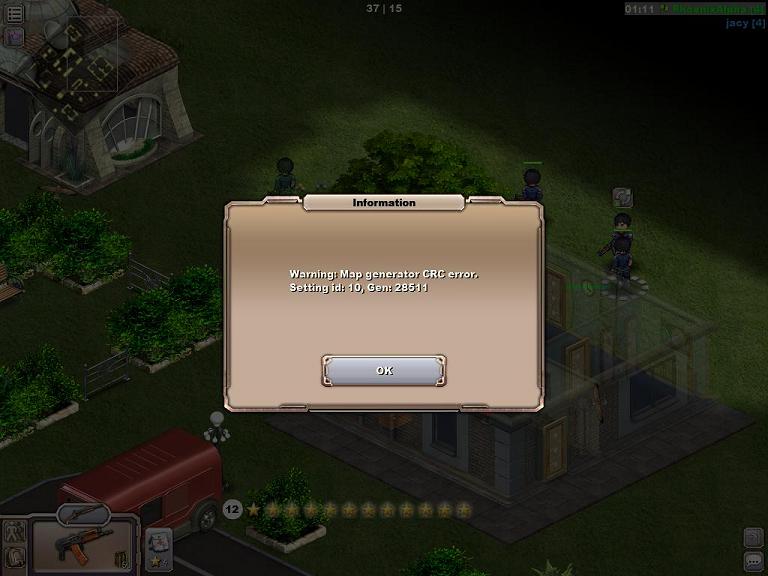Screen dimensions: 768x576
Task: Switch to the secondary rifle tab
Action: tap(84, 514)
